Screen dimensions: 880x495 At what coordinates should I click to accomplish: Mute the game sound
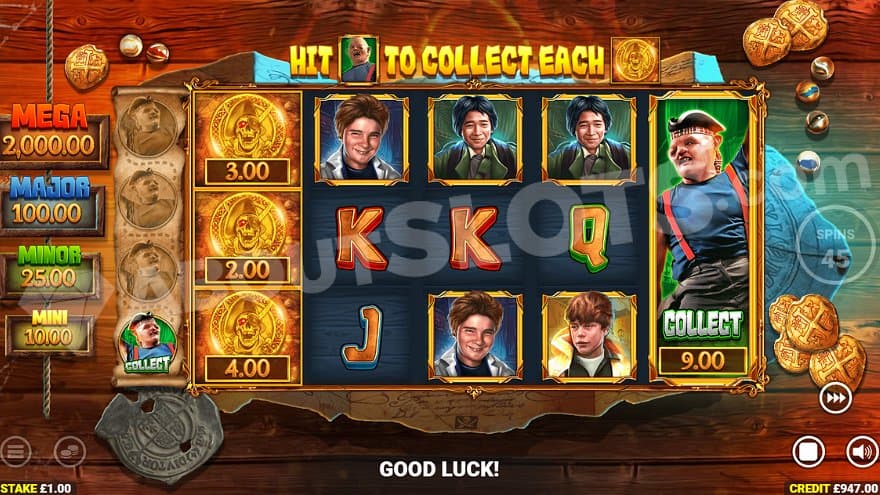pyautogui.click(x=860, y=451)
